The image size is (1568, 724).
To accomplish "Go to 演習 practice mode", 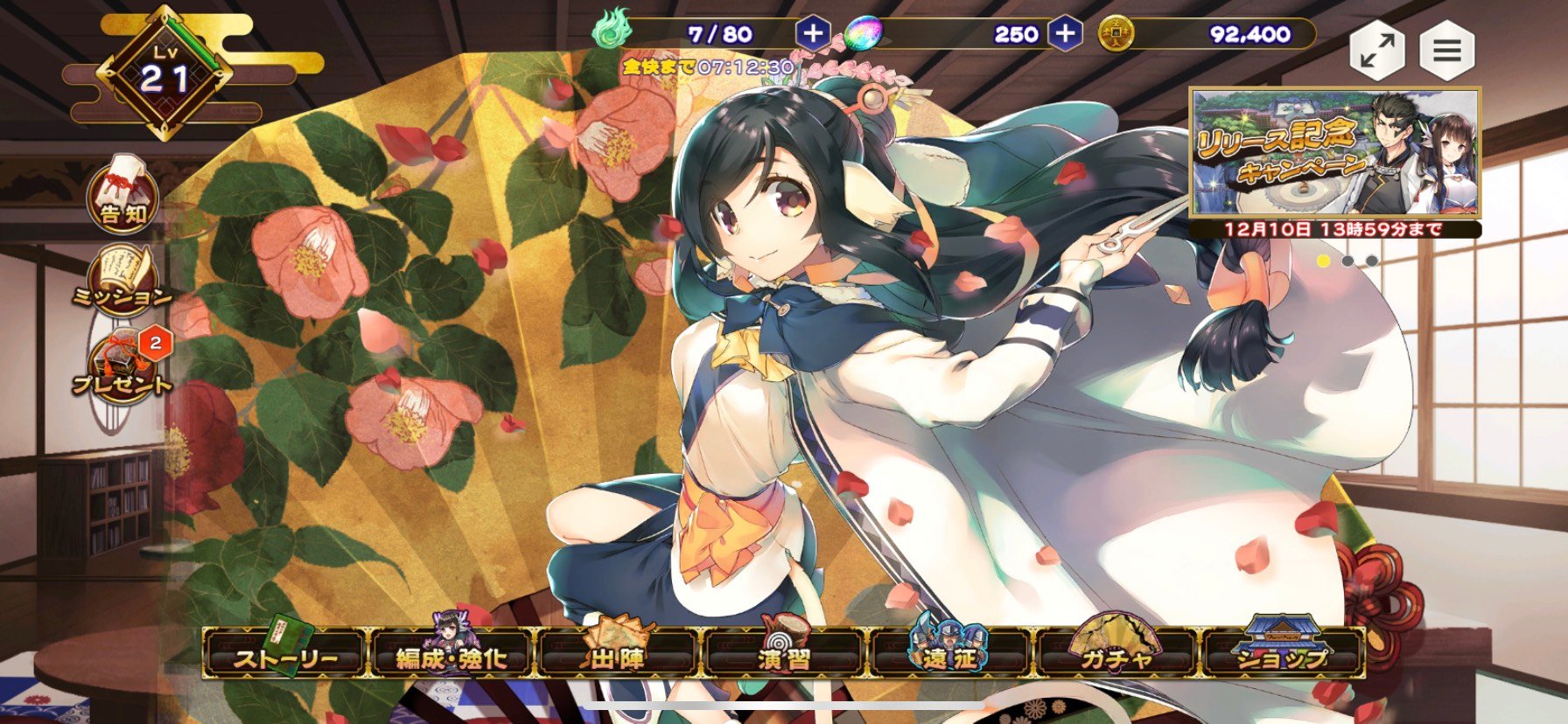I will pos(785,656).
